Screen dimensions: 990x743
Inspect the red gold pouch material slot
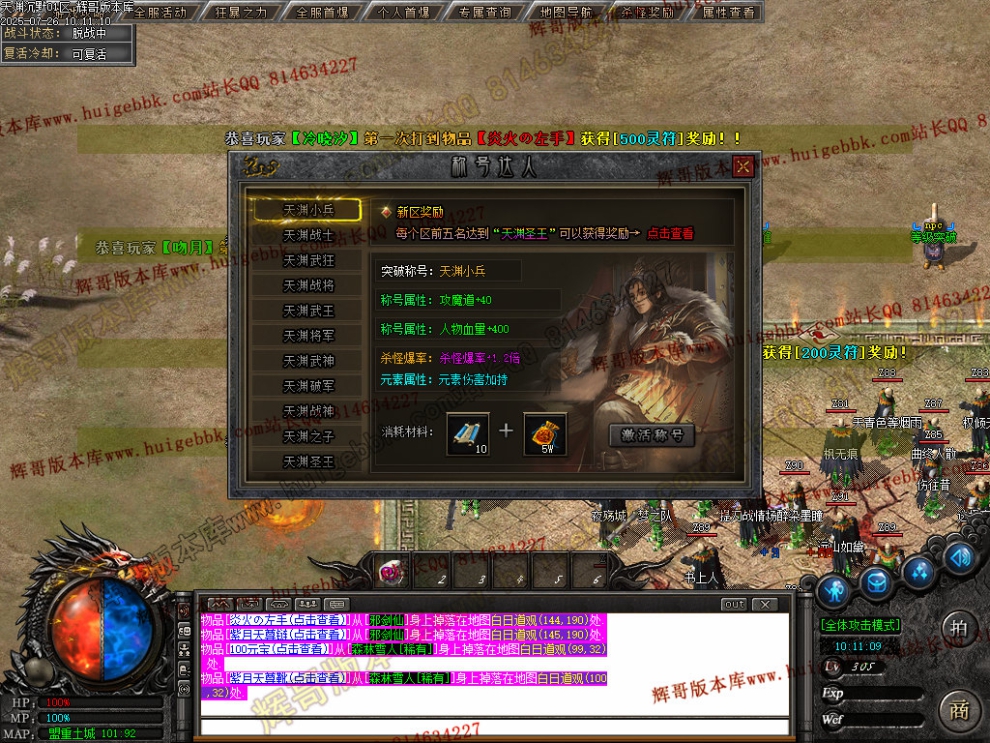545,433
